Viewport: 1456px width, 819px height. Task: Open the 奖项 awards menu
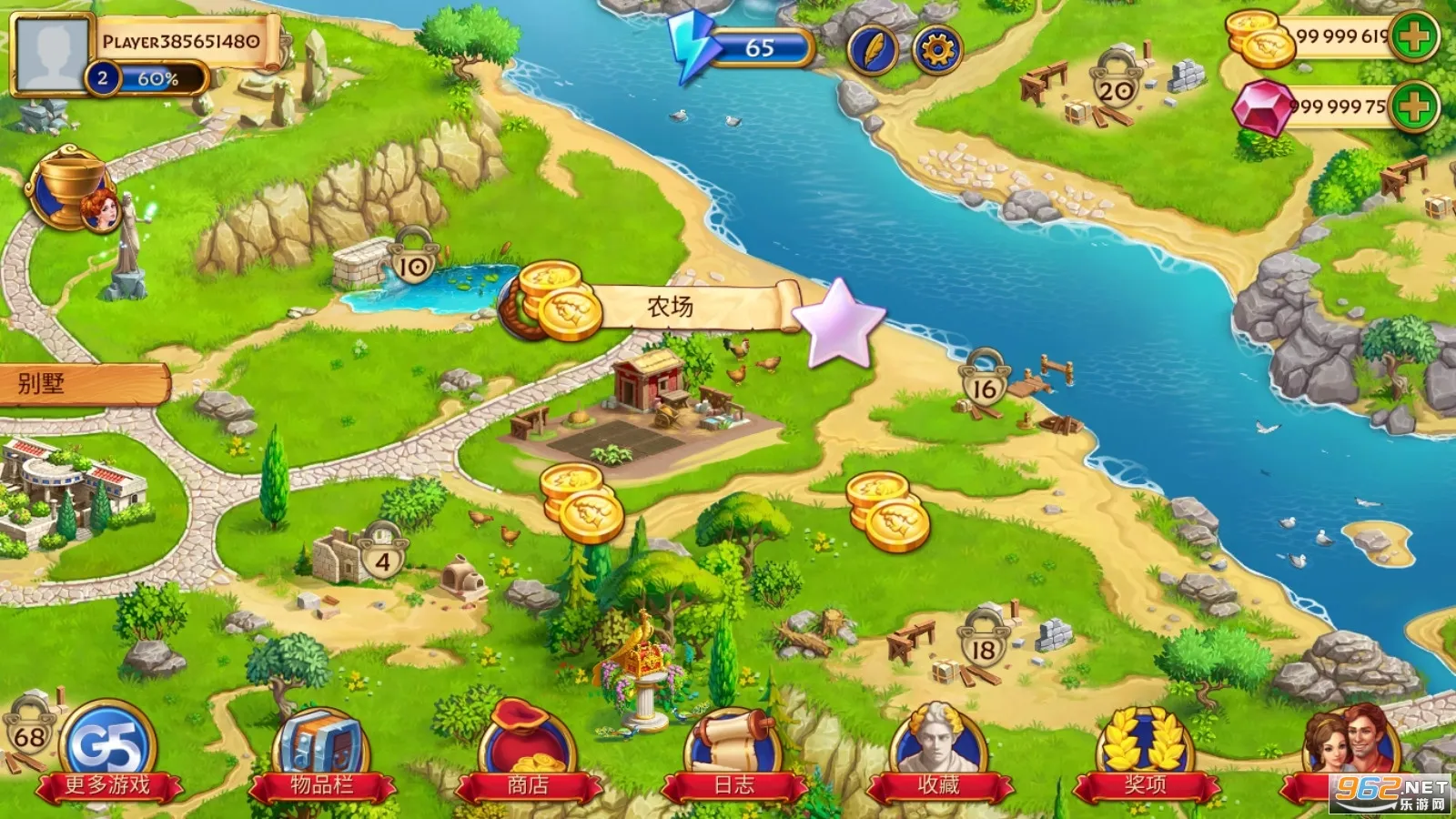(1145, 753)
